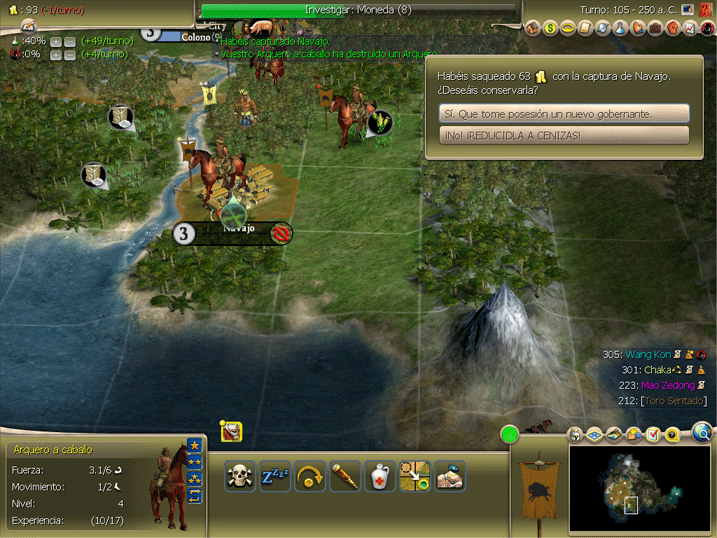The image size is (717, 538).
Task: Put the unit to sleep (Zzz icon)
Action: pyautogui.click(x=274, y=477)
